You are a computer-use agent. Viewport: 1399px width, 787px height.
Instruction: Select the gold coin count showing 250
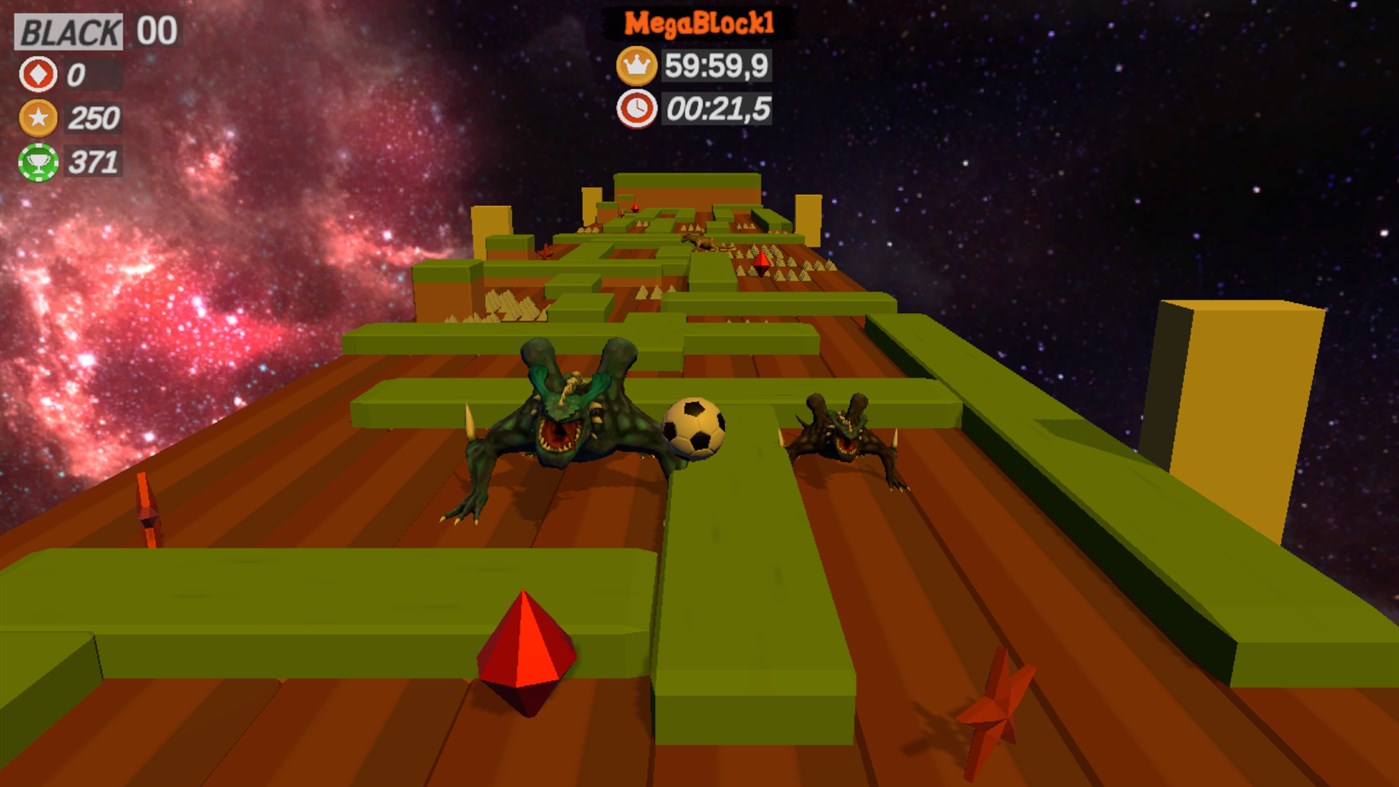click(x=96, y=117)
